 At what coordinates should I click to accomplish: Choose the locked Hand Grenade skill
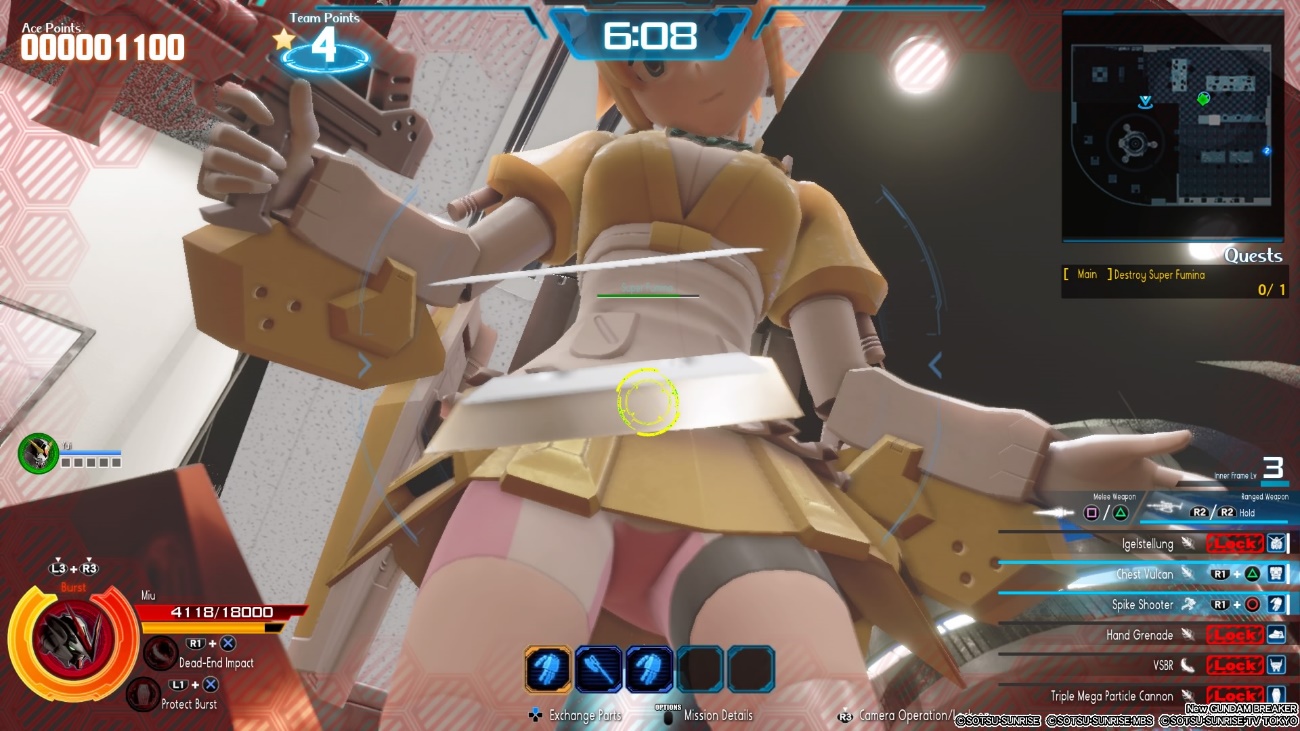pyautogui.click(x=1139, y=635)
